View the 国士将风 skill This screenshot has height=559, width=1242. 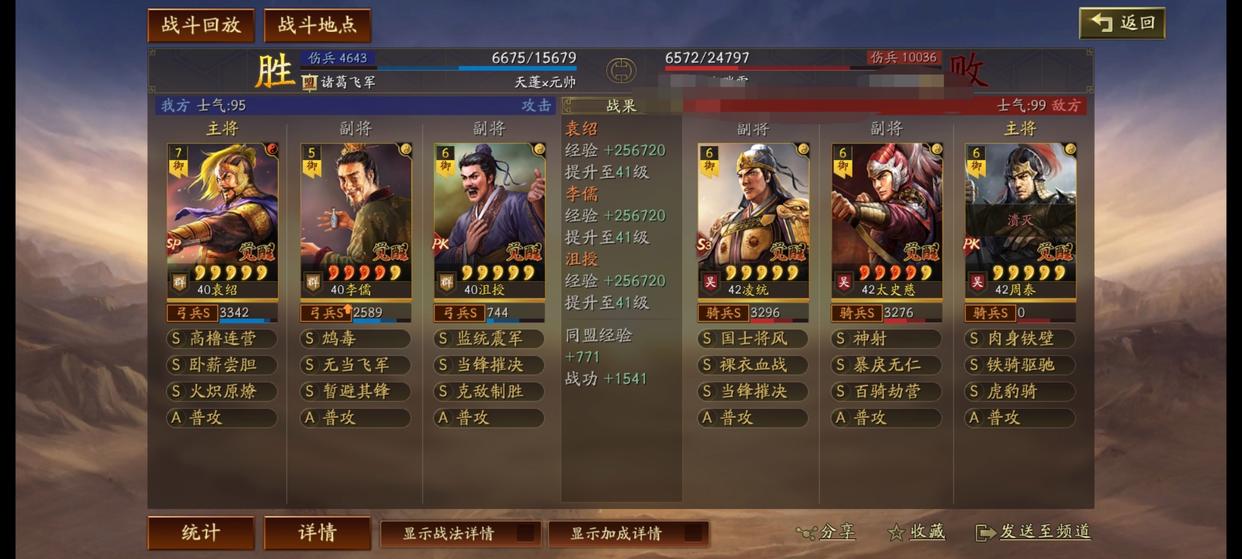(752, 339)
